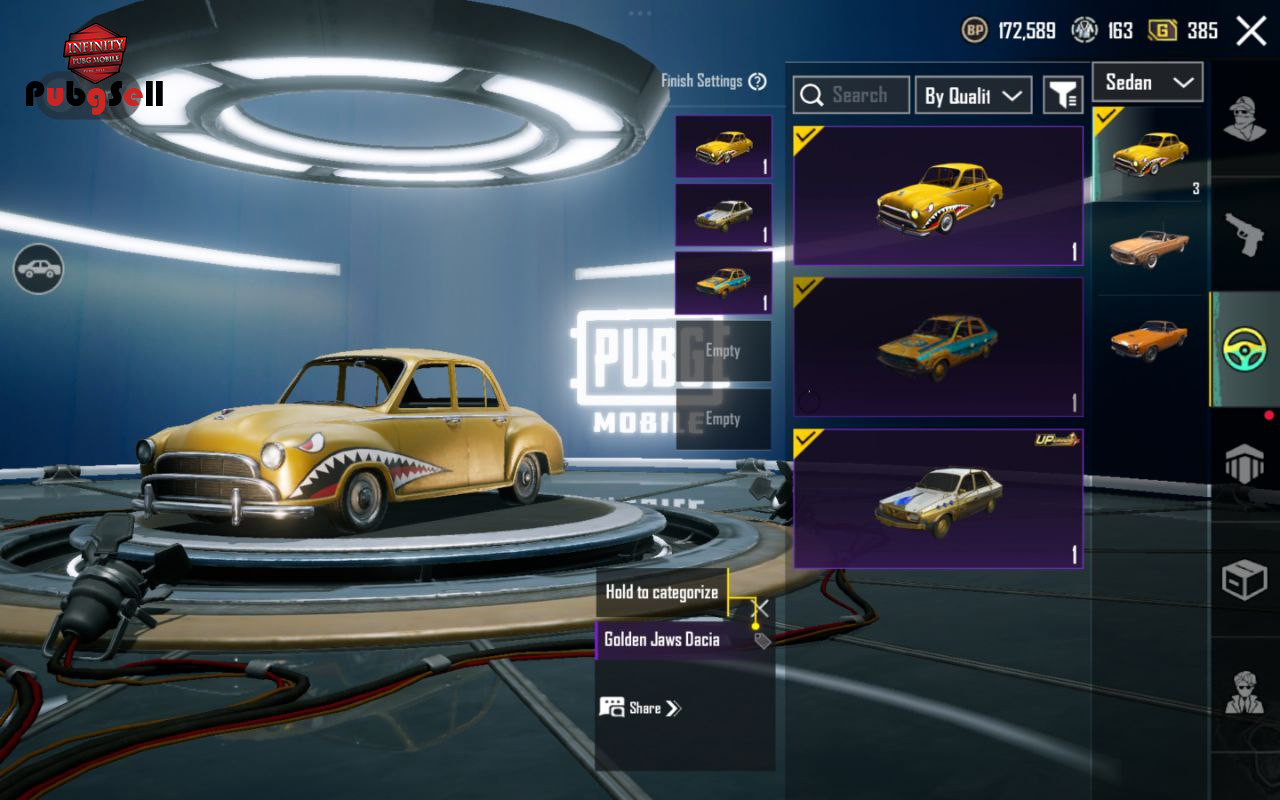Image resolution: width=1280 pixels, height=800 pixels.
Task: Choose the rusty teal and yellow Dacia skin
Action: coord(938,346)
